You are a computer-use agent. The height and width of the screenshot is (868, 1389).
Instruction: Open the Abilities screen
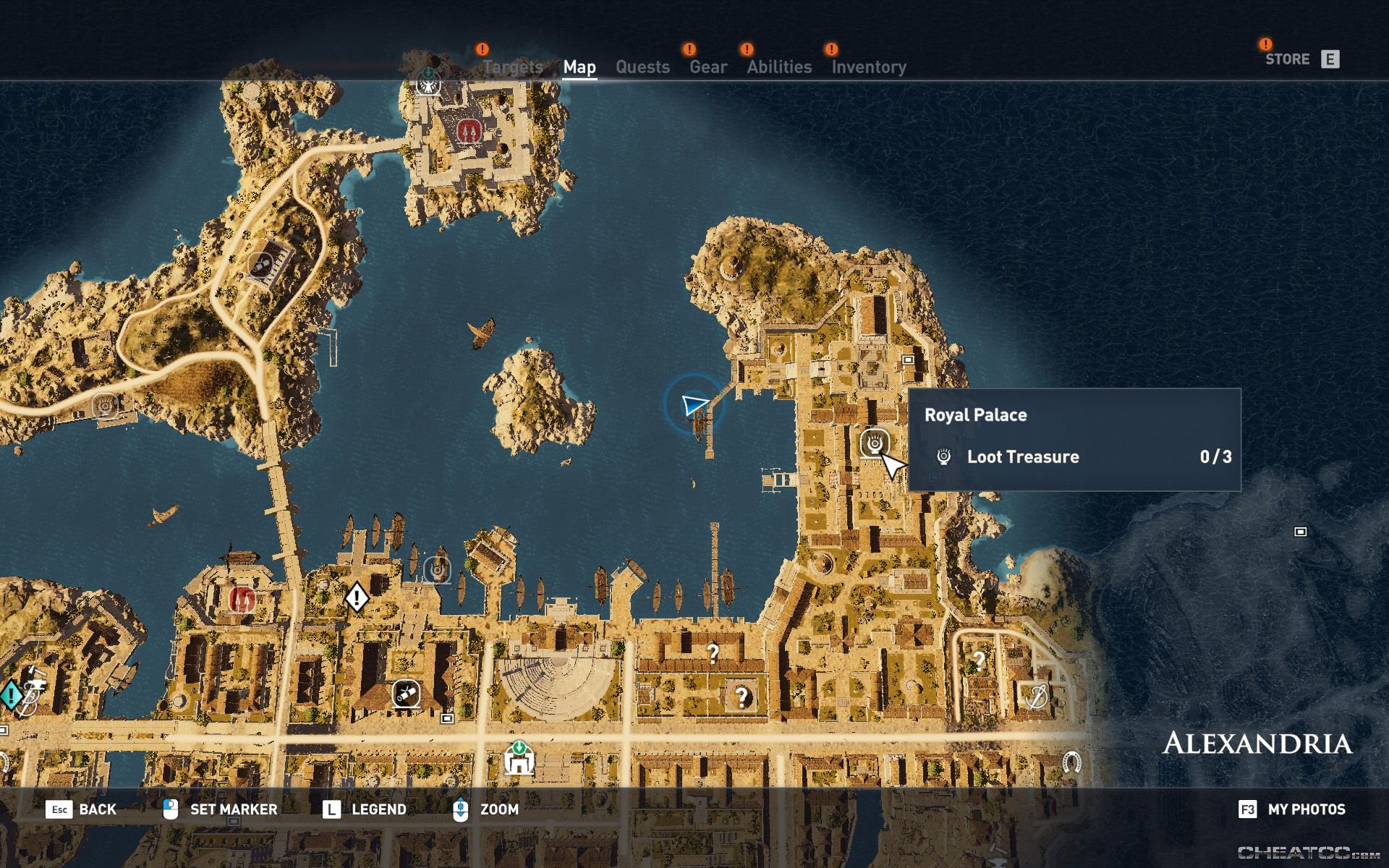coord(779,67)
